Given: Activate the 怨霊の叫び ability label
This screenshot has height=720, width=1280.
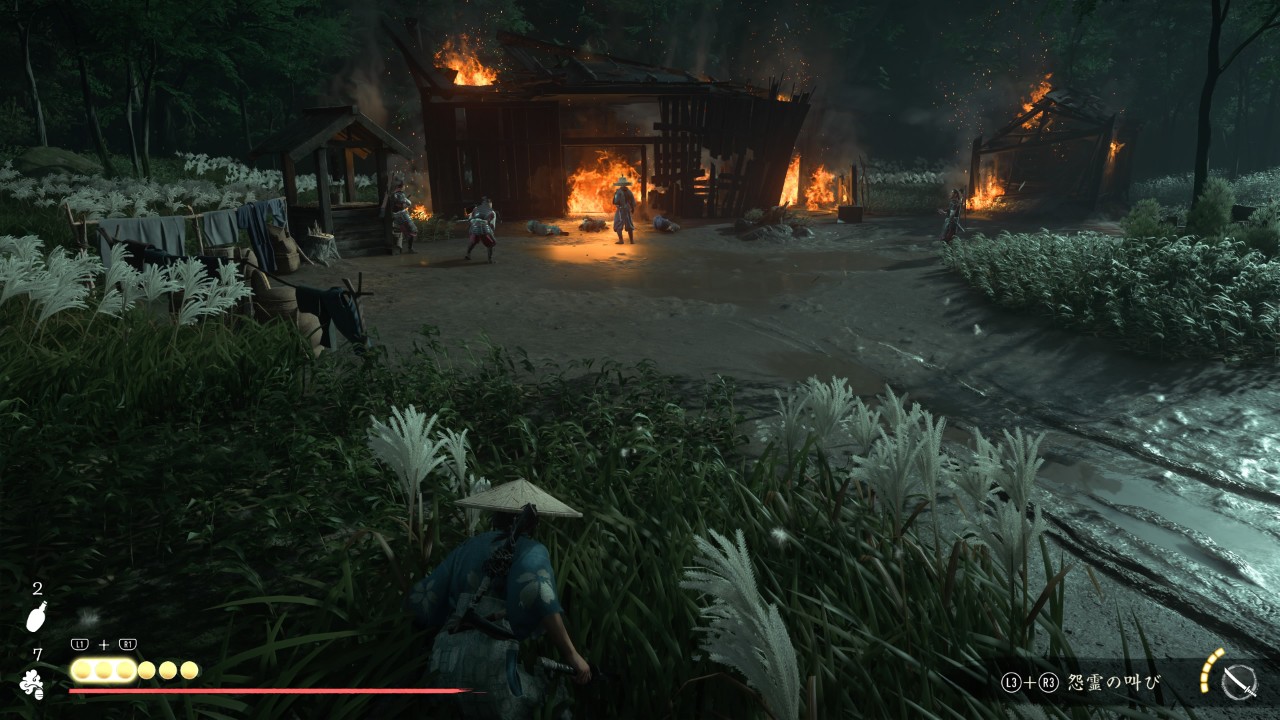Looking at the screenshot, I should [x=1114, y=683].
